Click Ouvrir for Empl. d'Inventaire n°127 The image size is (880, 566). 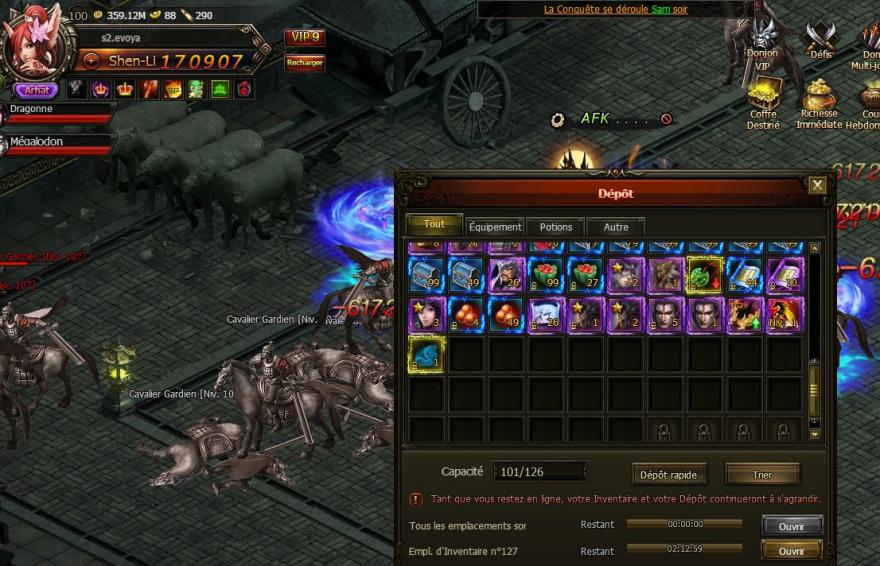point(791,551)
